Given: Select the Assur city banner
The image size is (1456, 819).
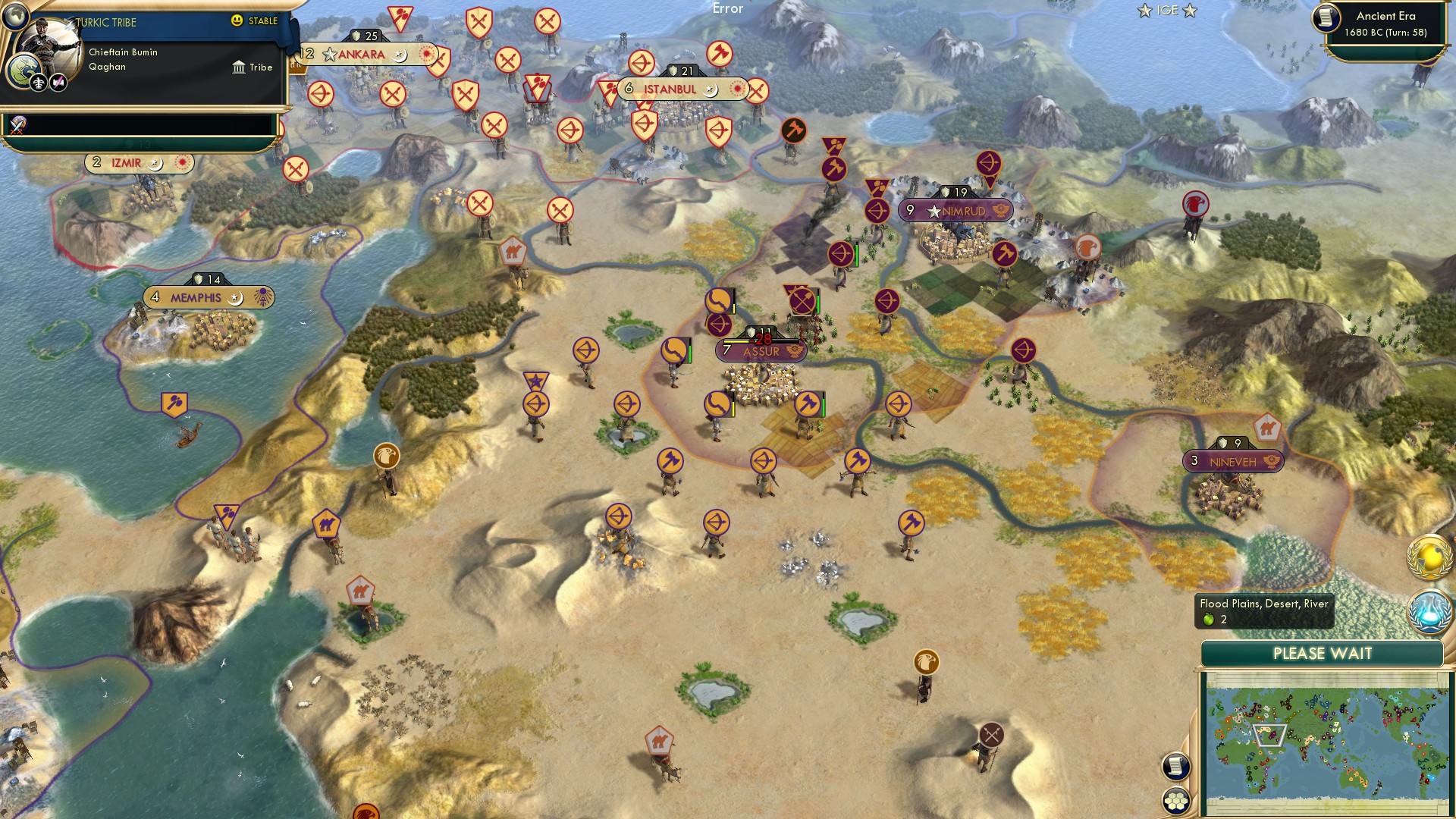Looking at the screenshot, I should tap(758, 351).
